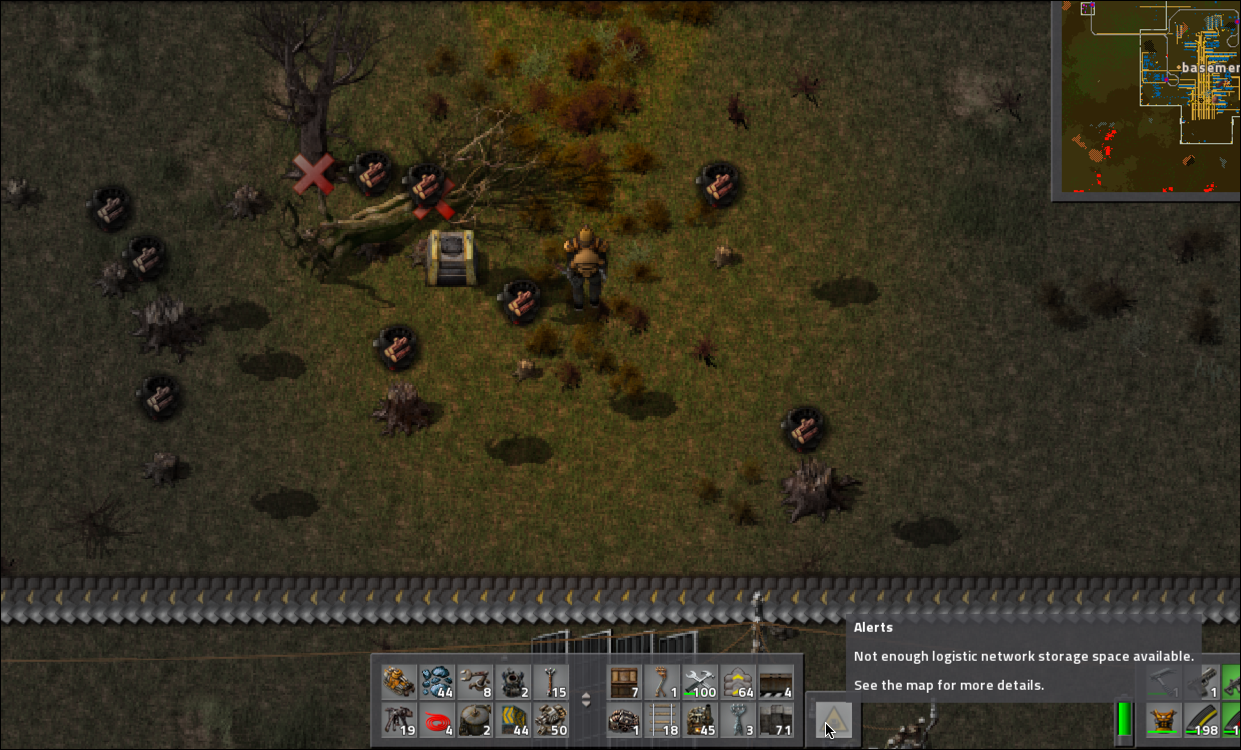This screenshot has width=1241, height=750.
Task: Select the inserter slot with 19
Action: (x=399, y=720)
